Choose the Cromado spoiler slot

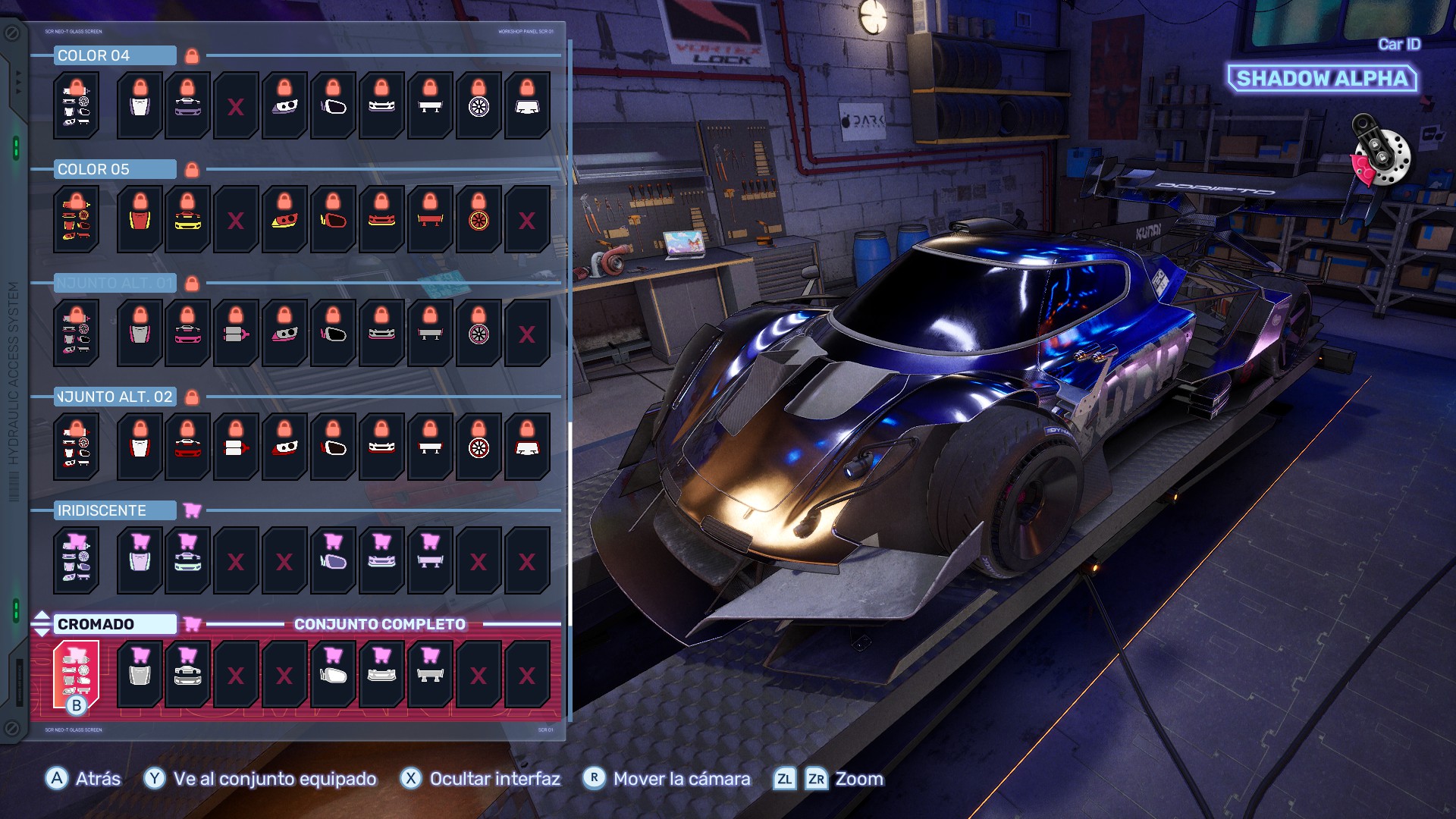[x=430, y=674]
